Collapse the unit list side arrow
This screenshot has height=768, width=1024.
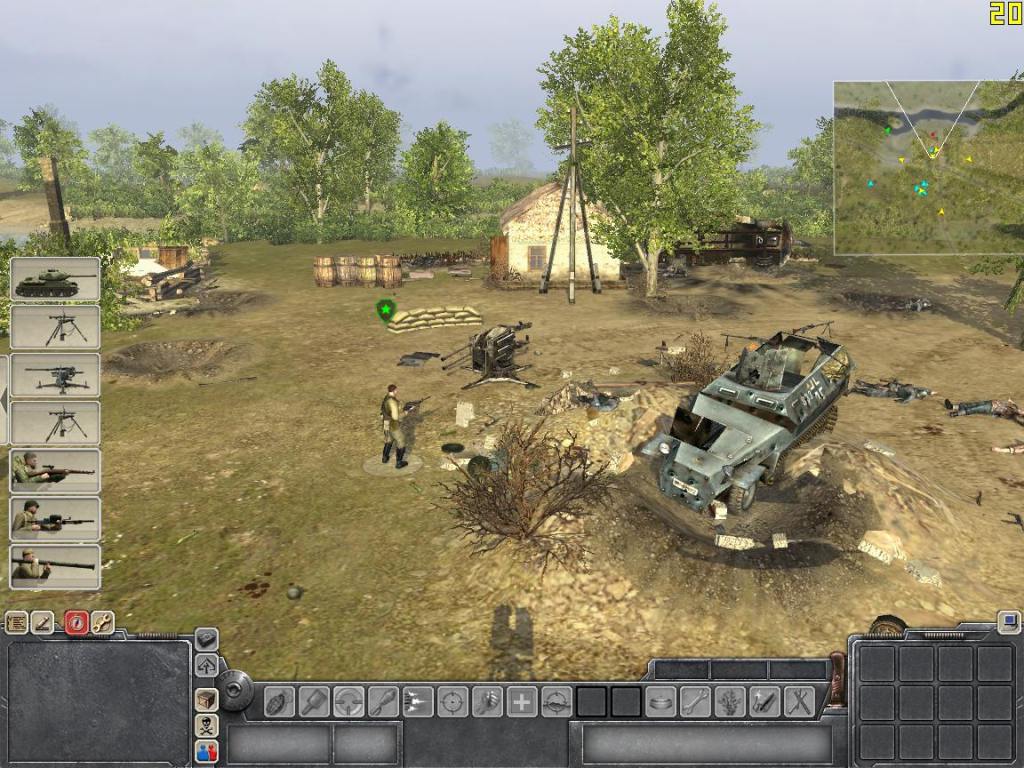pyautogui.click(x=4, y=400)
